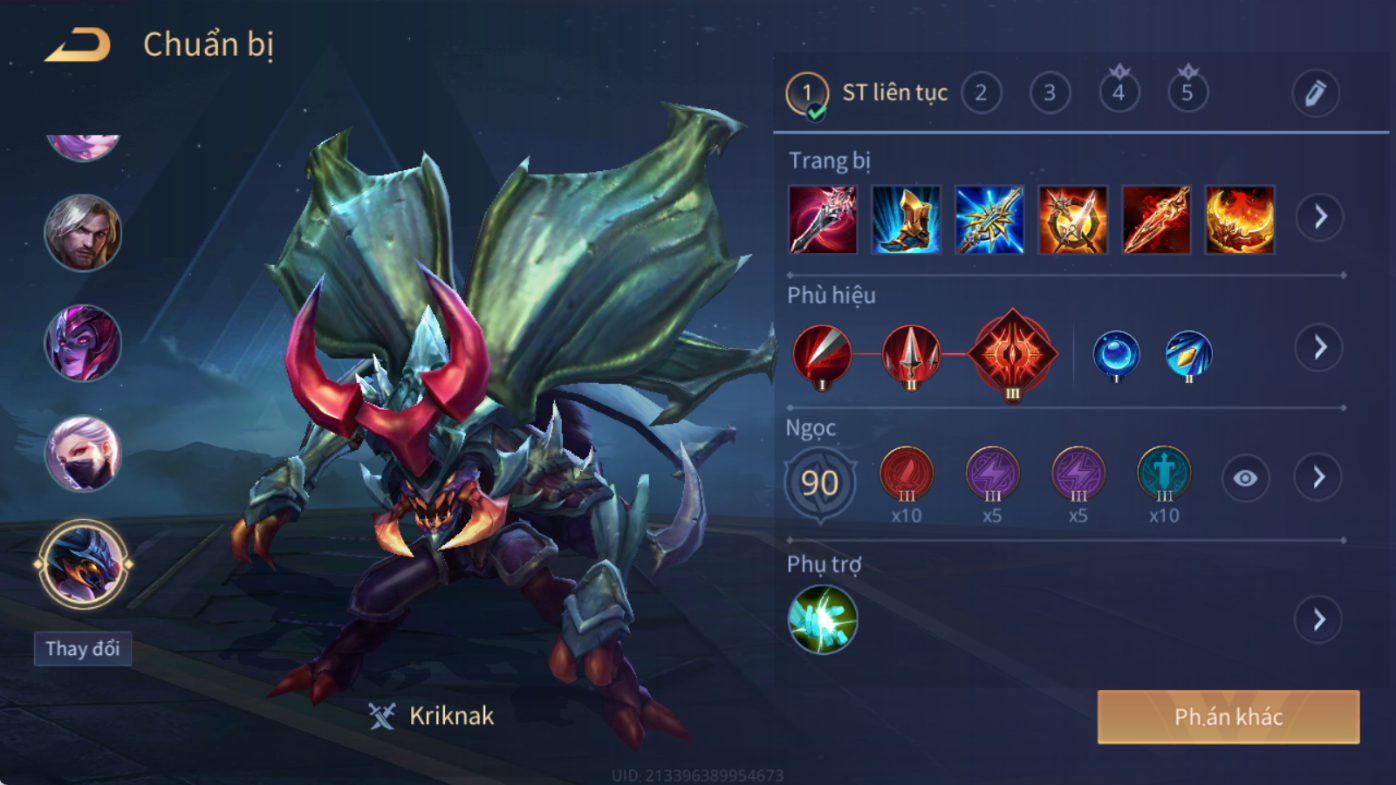Select the blond bearded hero portrait
This screenshot has height=785, width=1396.
(x=83, y=233)
